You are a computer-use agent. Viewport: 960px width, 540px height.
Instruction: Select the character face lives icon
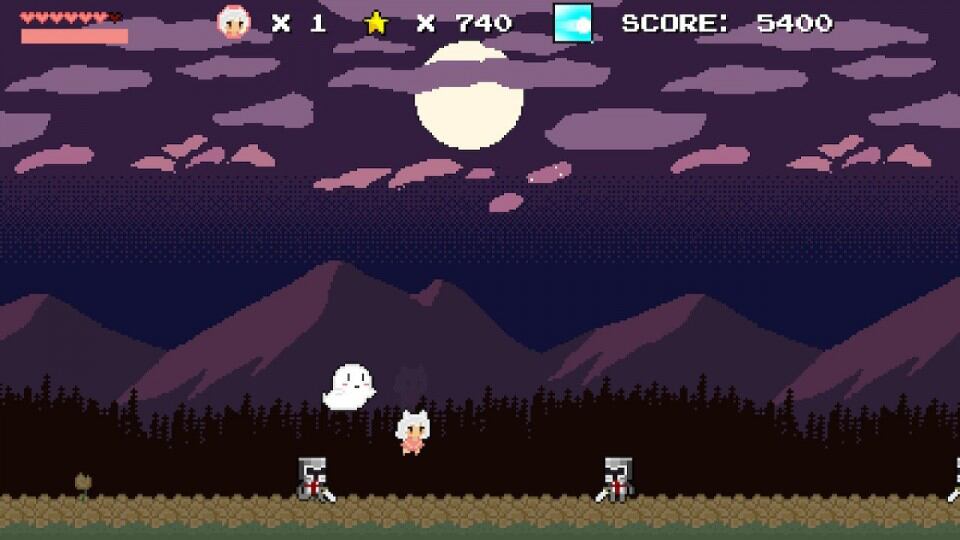235,23
